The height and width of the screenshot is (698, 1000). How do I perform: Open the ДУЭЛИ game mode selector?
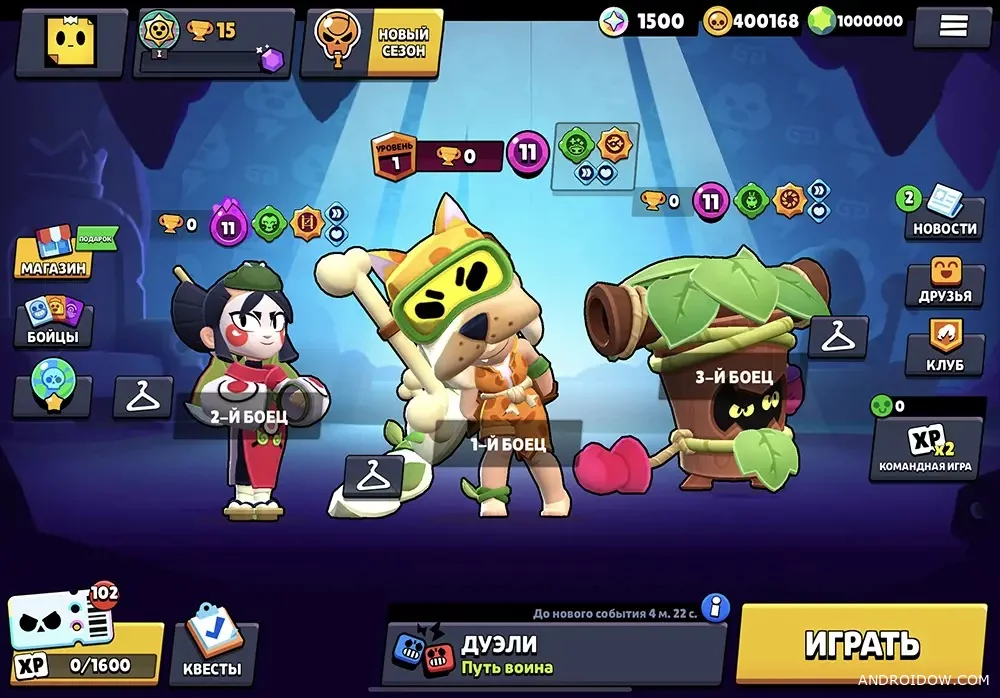pyautogui.click(x=555, y=653)
